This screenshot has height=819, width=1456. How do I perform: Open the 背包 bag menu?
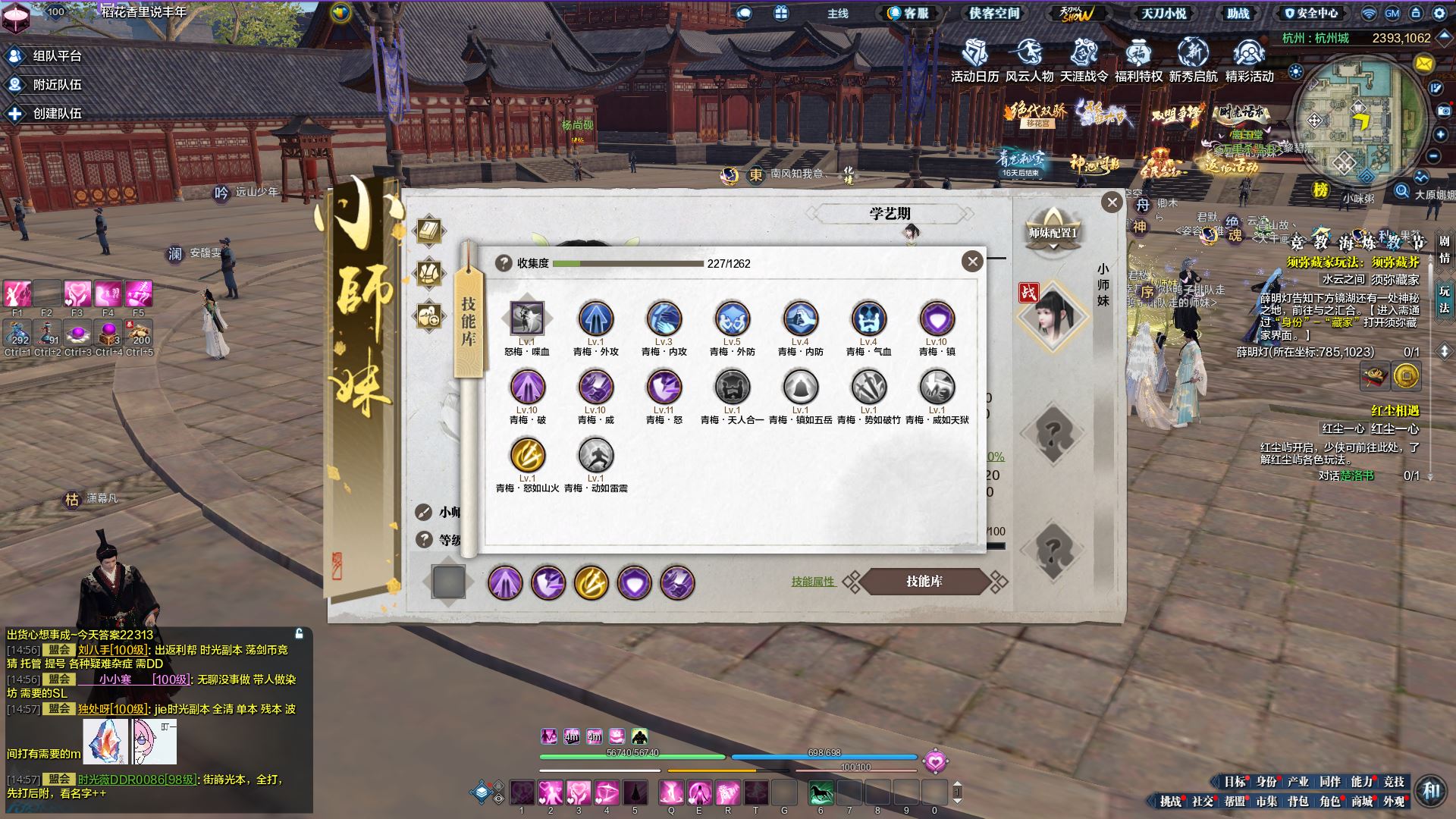(x=1298, y=801)
